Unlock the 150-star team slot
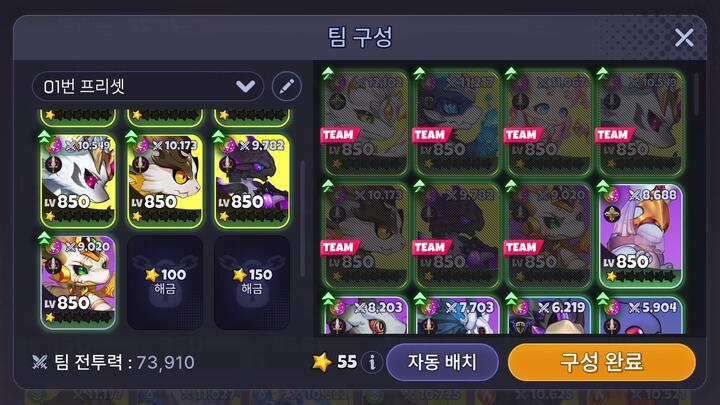This screenshot has width=720, height=405. click(251, 282)
